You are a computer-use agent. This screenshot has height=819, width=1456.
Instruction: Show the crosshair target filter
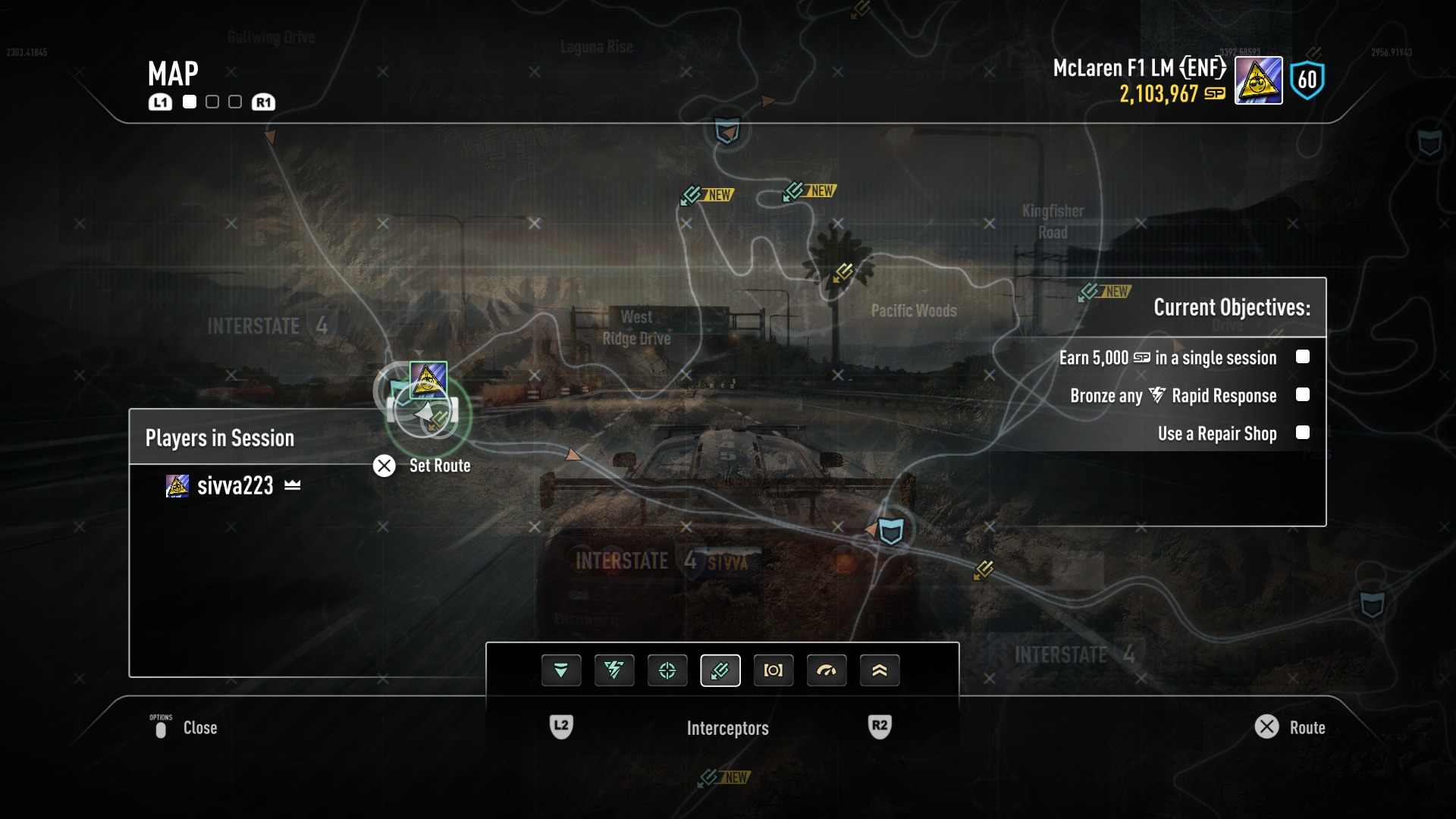point(667,670)
